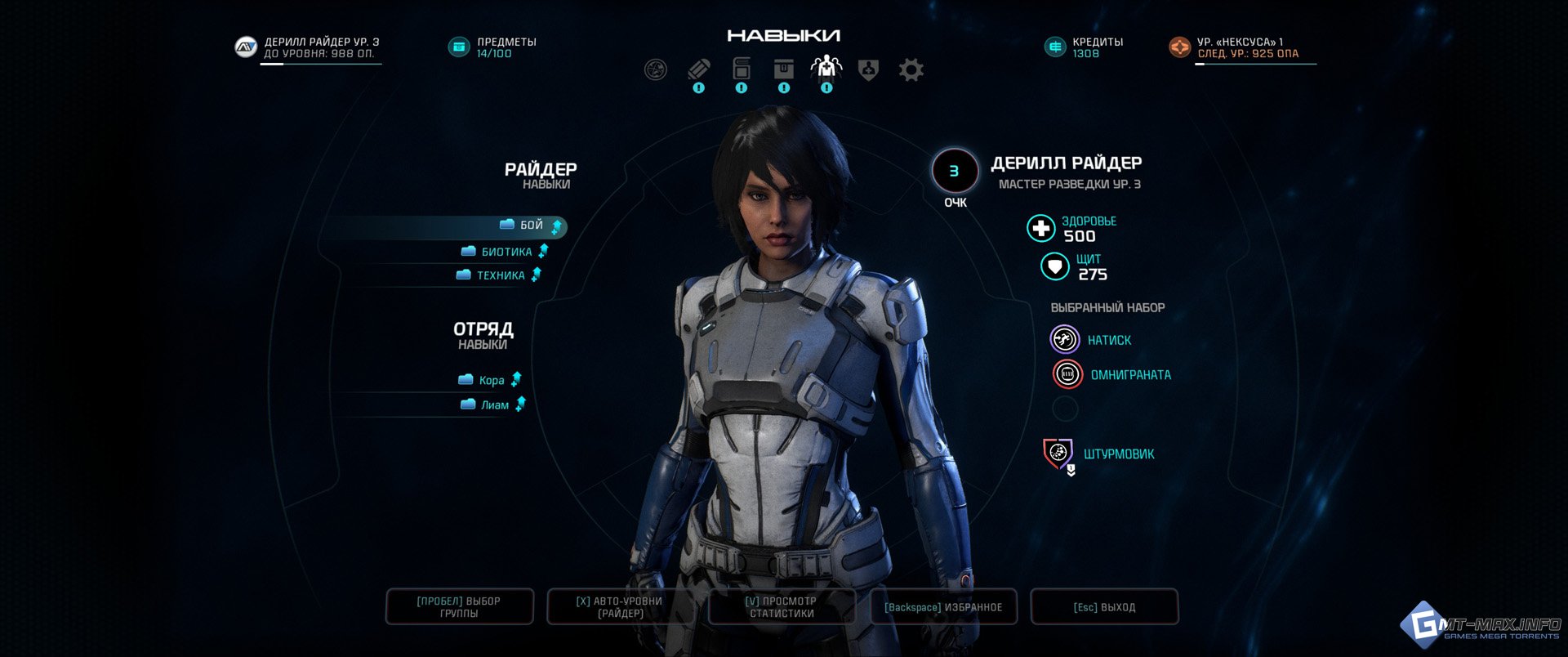1568x657 pixels.
Task: Open the game settings gear tab
Action: [x=911, y=70]
